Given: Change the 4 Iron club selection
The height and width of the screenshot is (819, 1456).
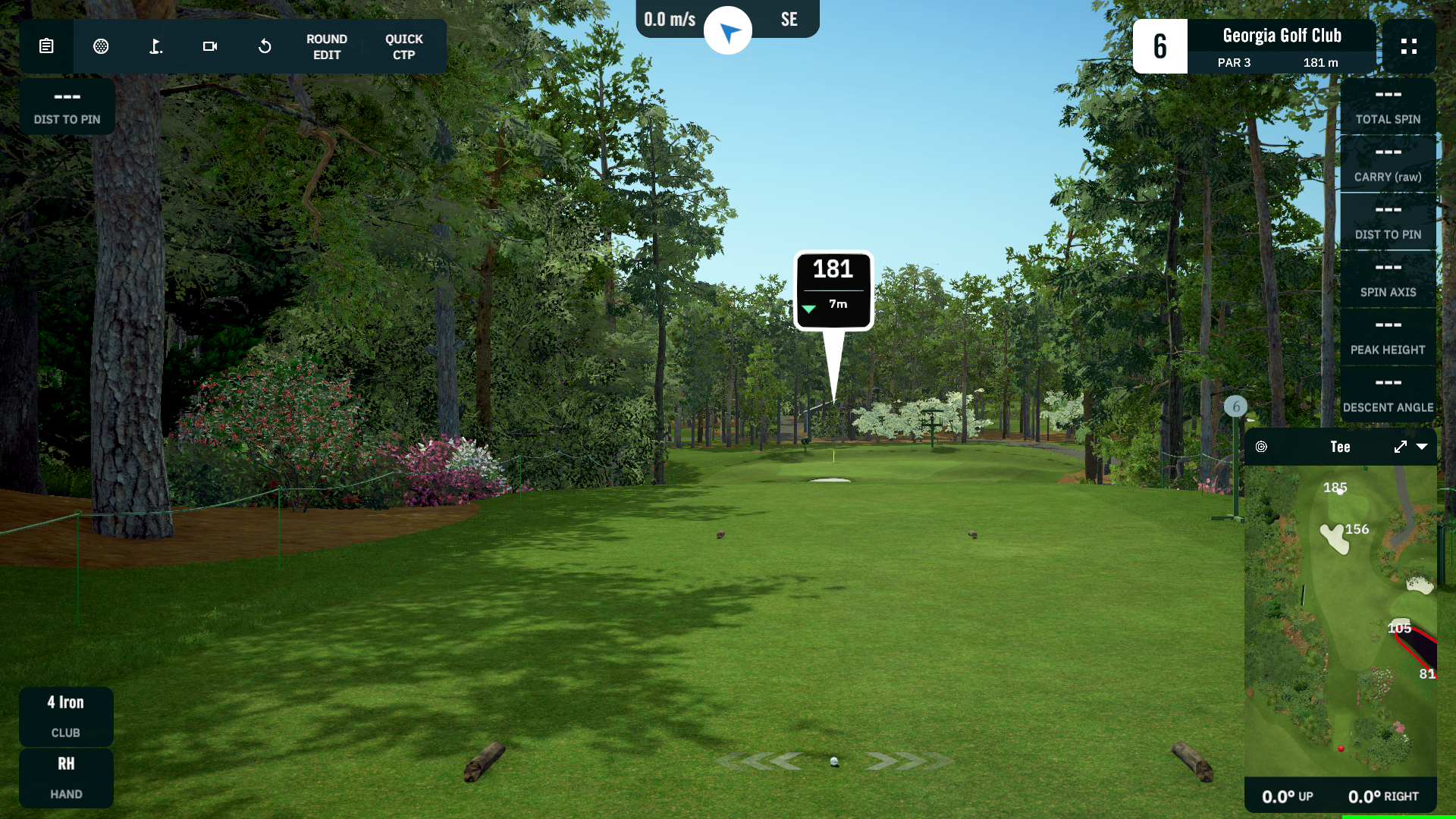Looking at the screenshot, I should coord(66,716).
